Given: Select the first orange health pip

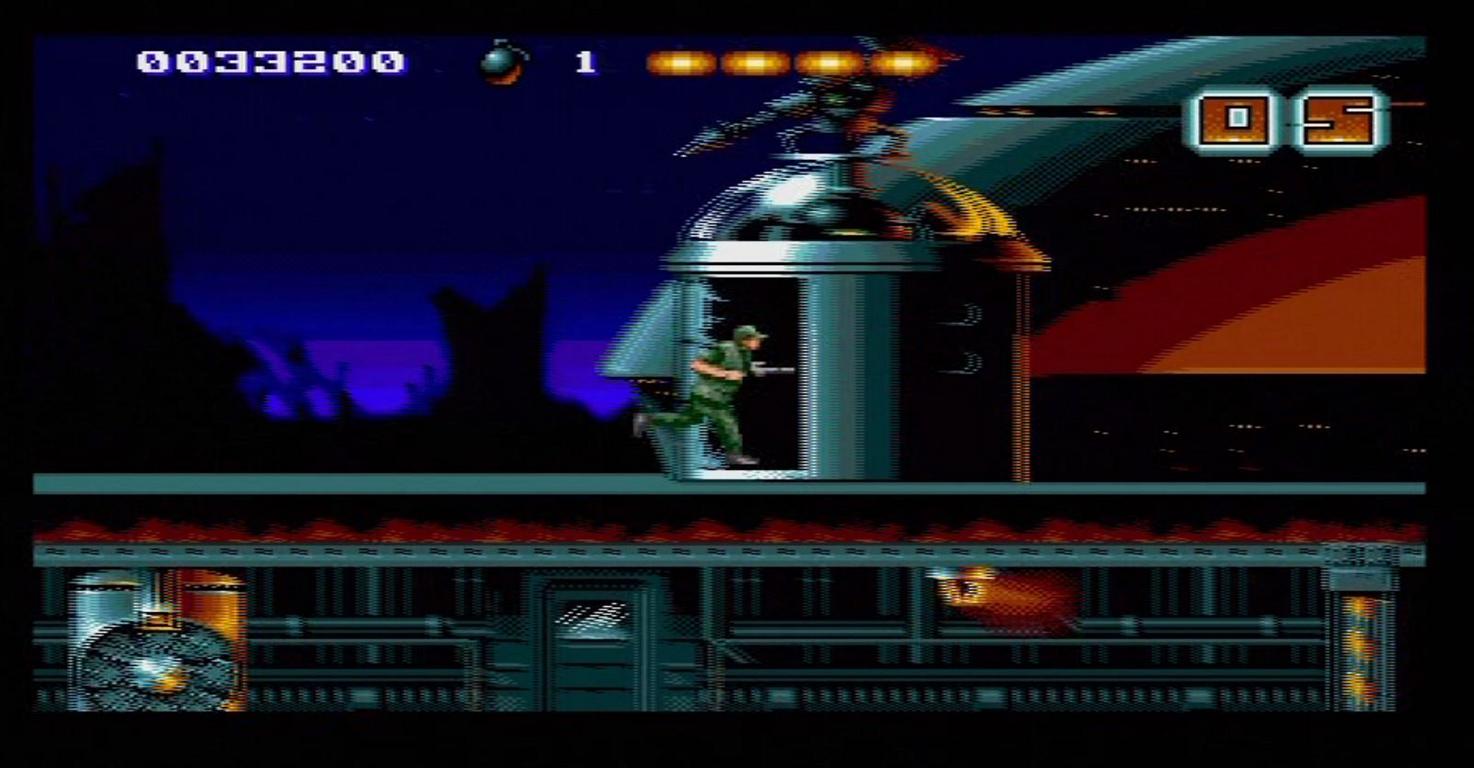Looking at the screenshot, I should (681, 62).
